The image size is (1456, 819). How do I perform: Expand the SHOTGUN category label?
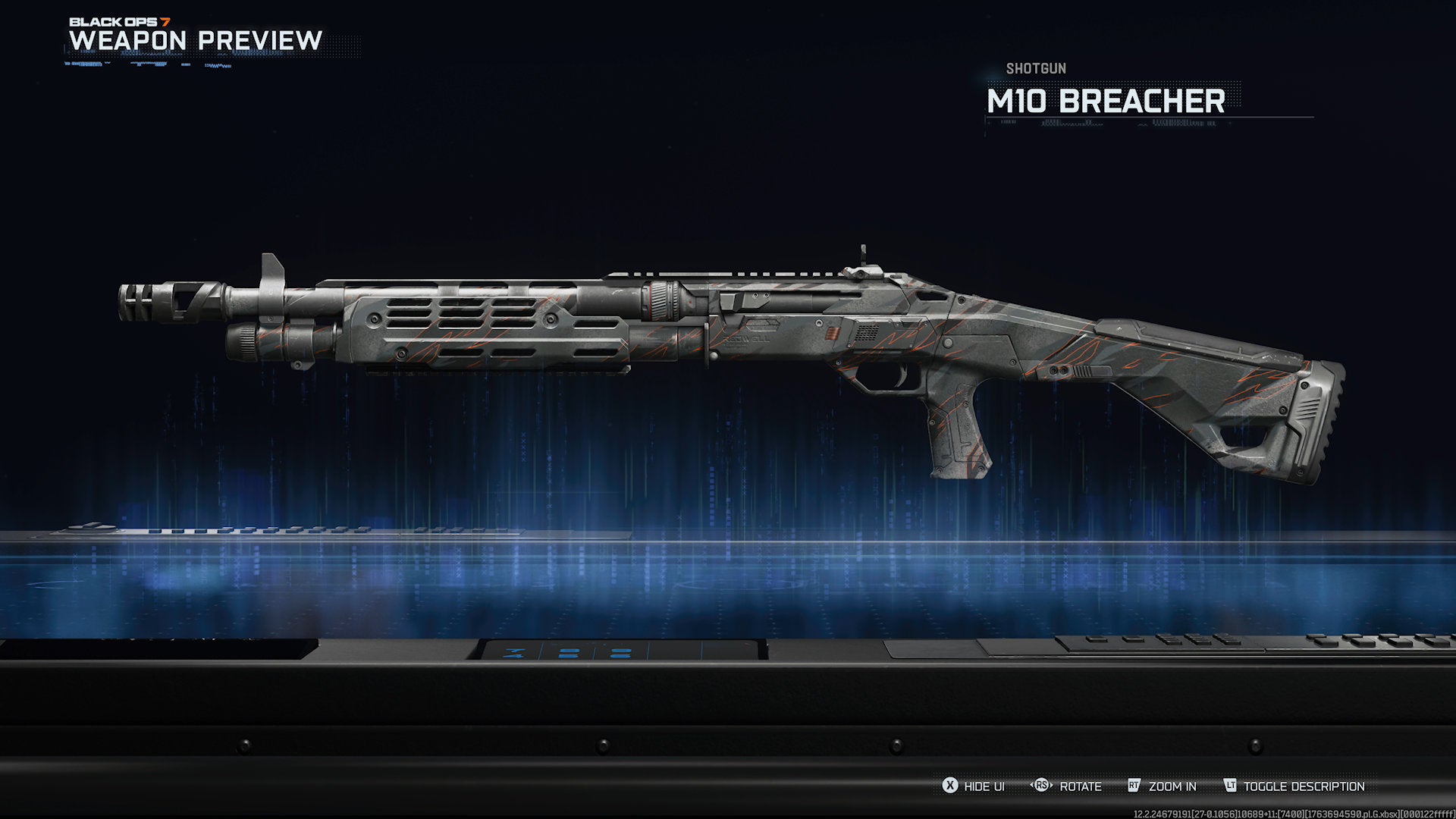point(1036,68)
